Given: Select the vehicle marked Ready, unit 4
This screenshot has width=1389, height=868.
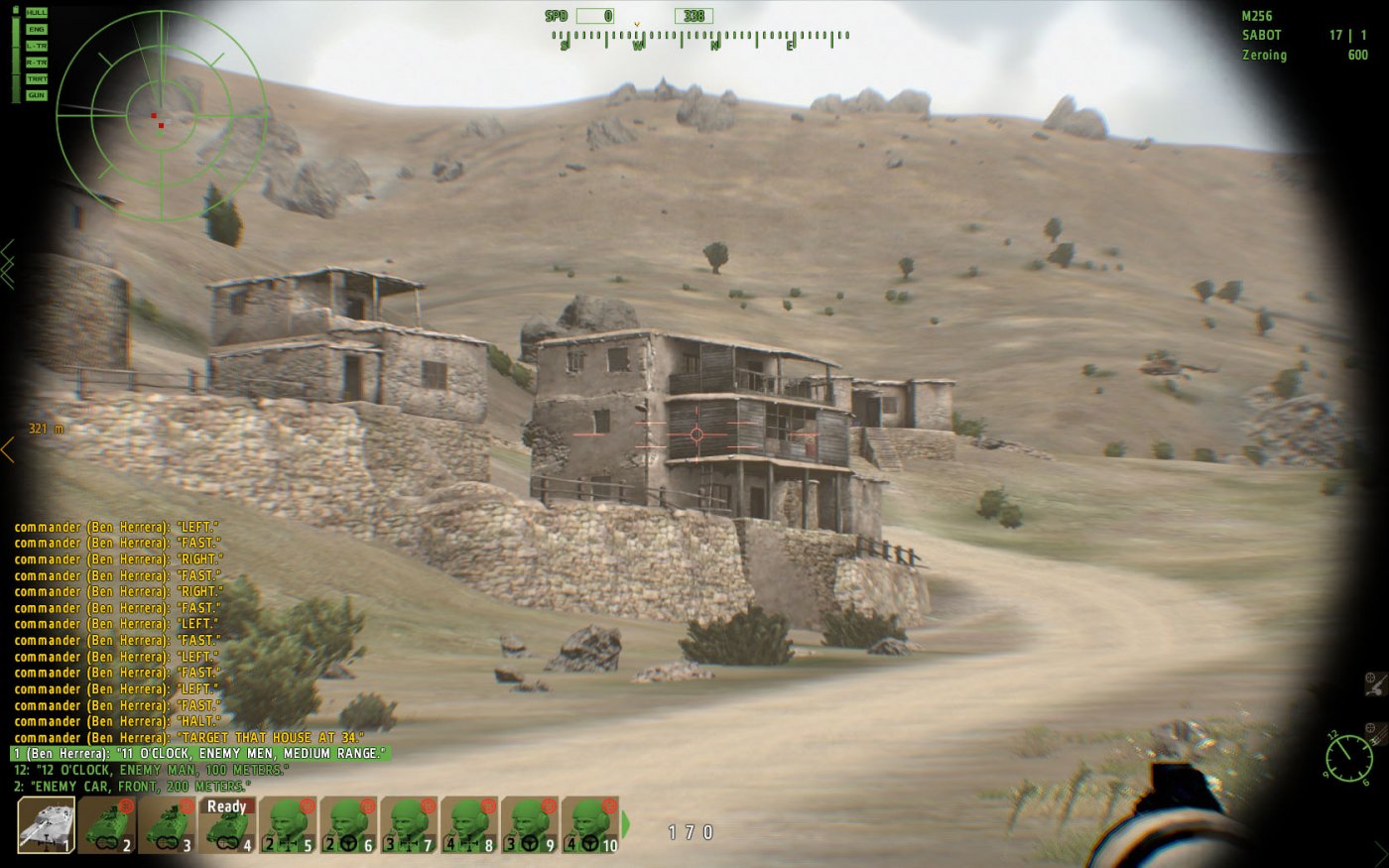Looking at the screenshot, I should 226,824.
